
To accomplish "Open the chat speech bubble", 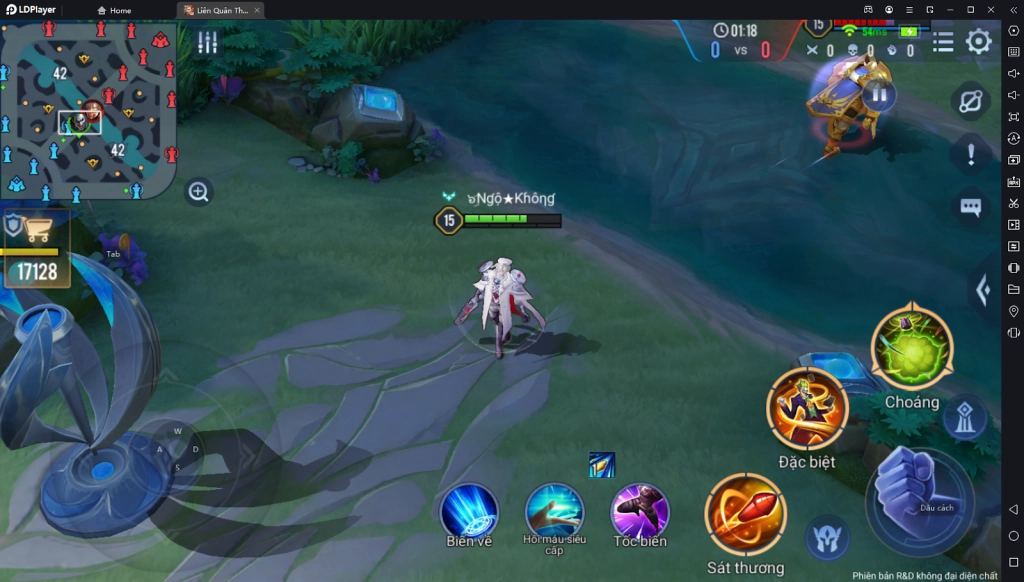I will pos(970,207).
